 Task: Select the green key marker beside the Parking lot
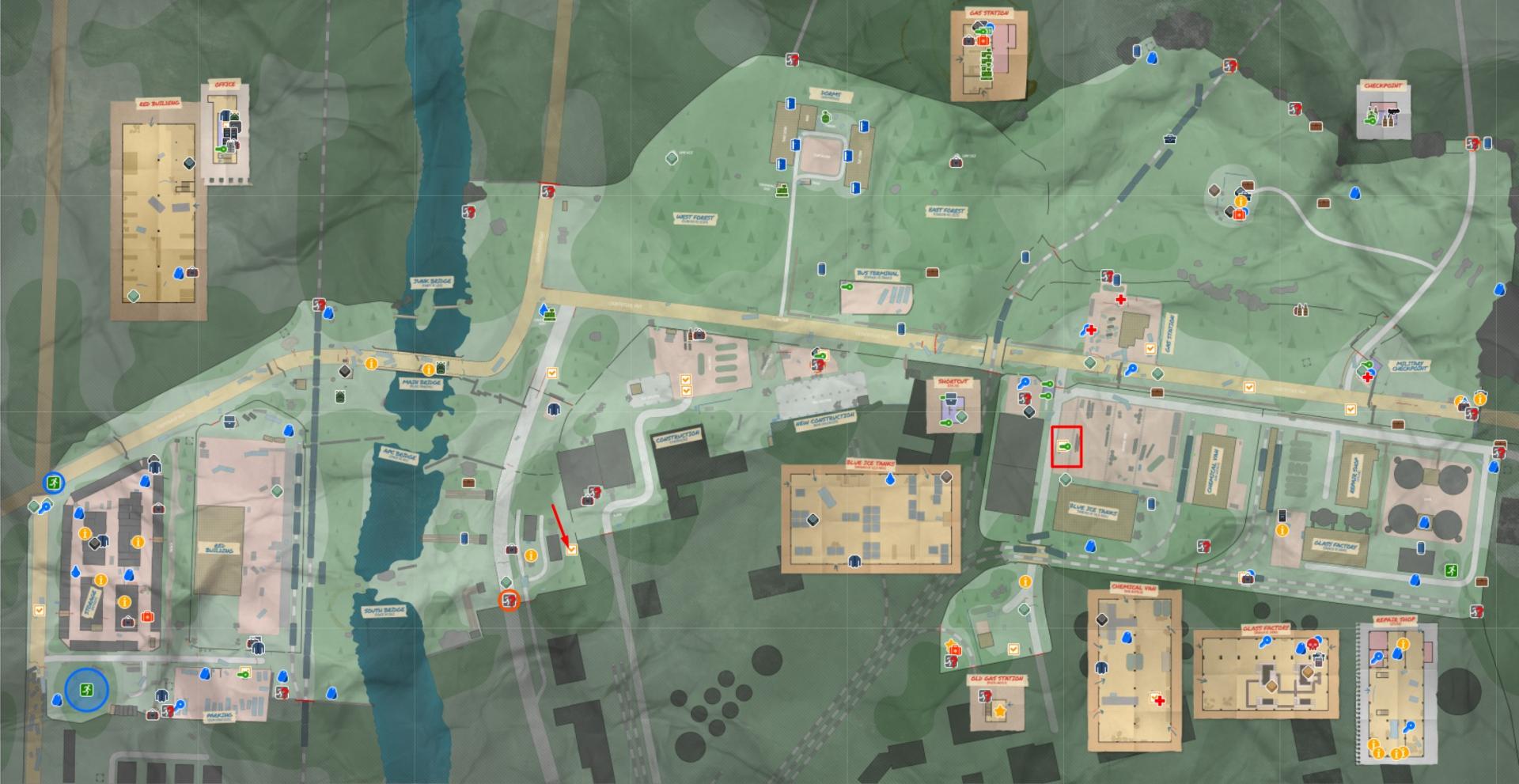pyautogui.click(x=243, y=673)
